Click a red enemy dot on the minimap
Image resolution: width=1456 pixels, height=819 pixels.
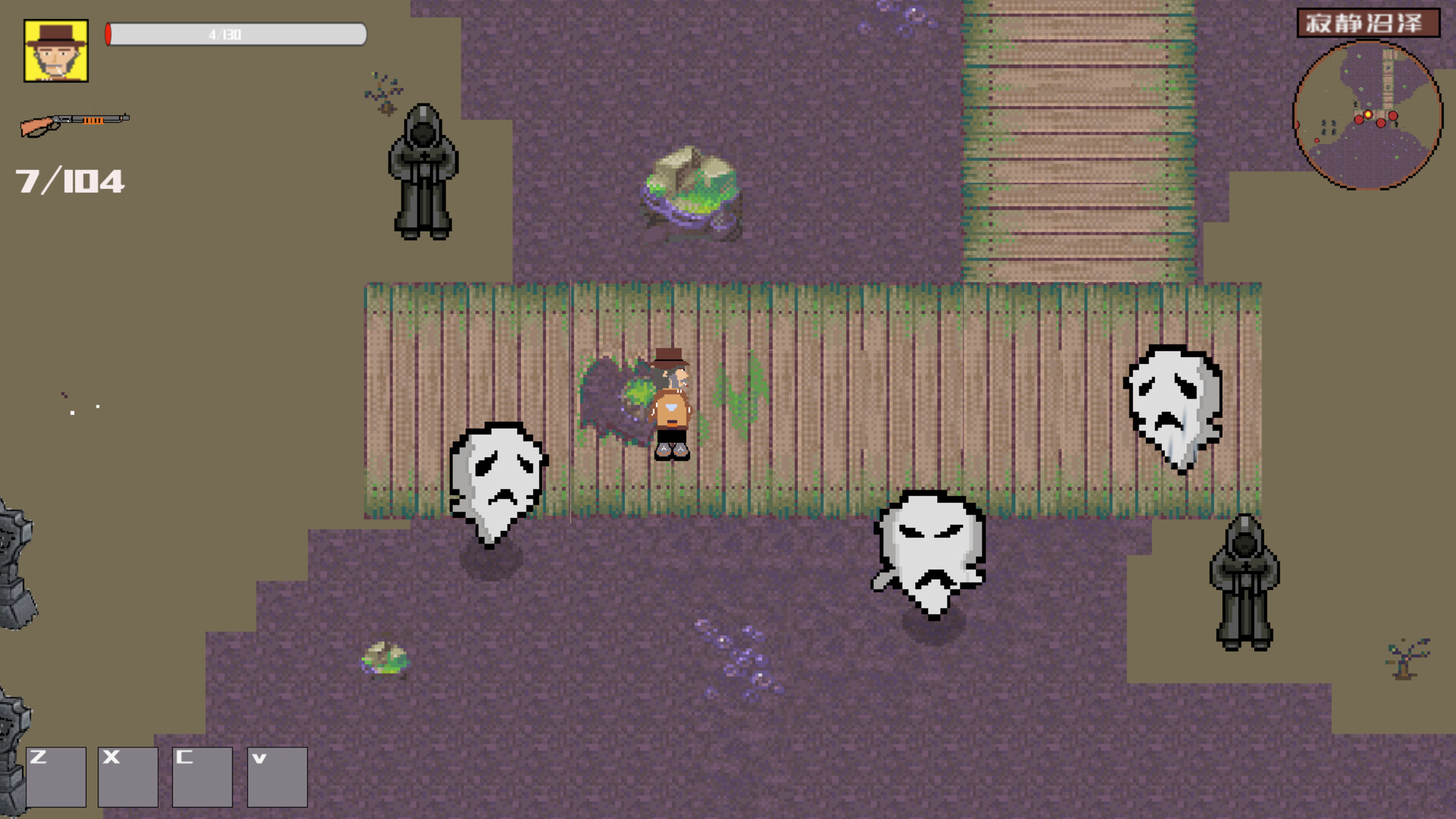[1359, 120]
